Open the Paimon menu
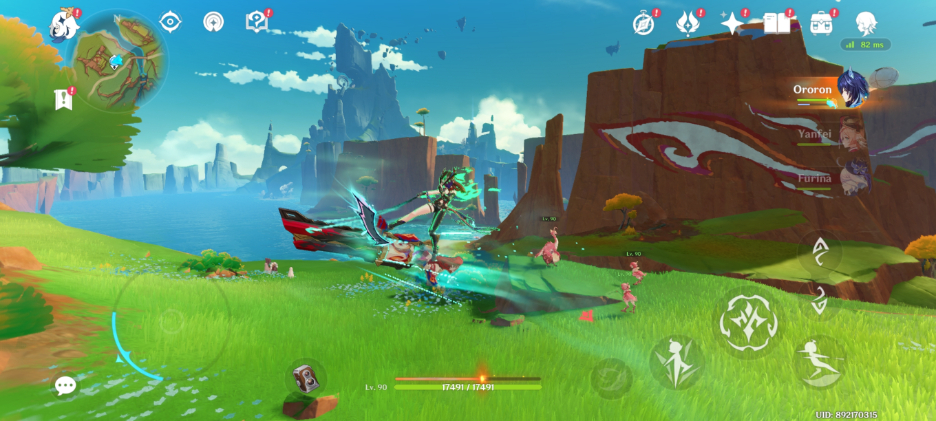936x421 pixels. pyautogui.click(x=64, y=22)
